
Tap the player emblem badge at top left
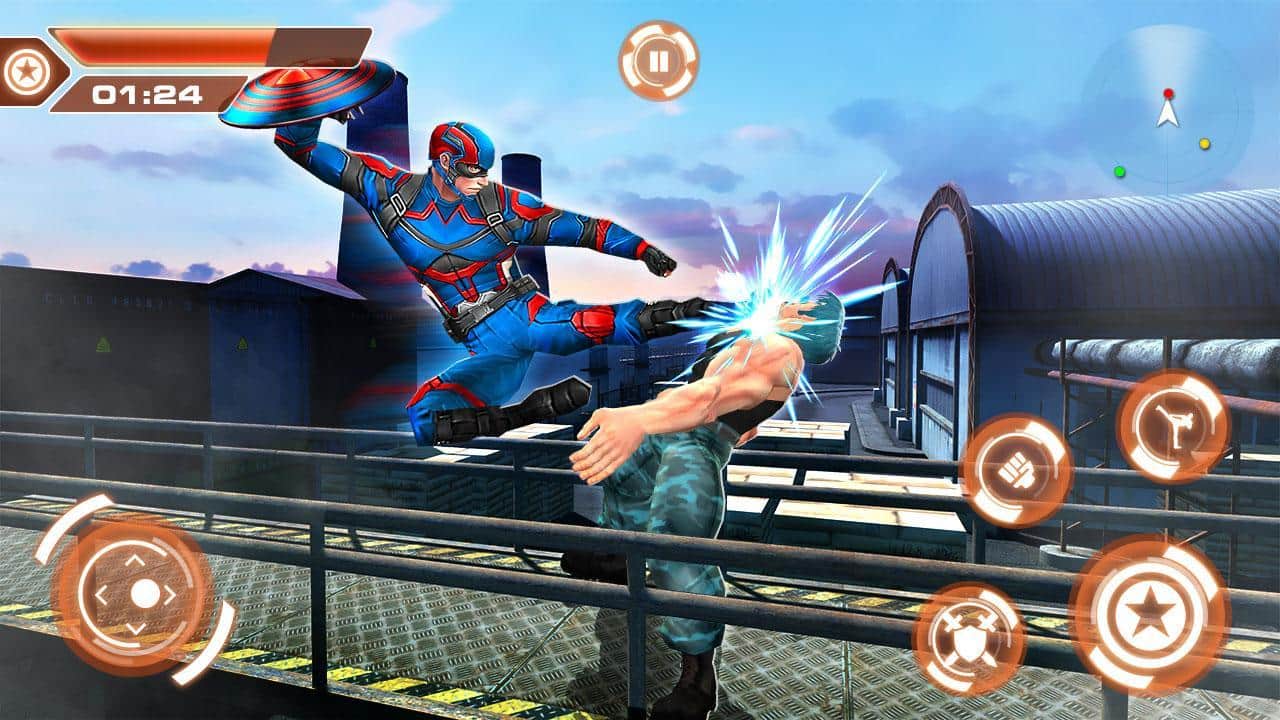point(29,70)
